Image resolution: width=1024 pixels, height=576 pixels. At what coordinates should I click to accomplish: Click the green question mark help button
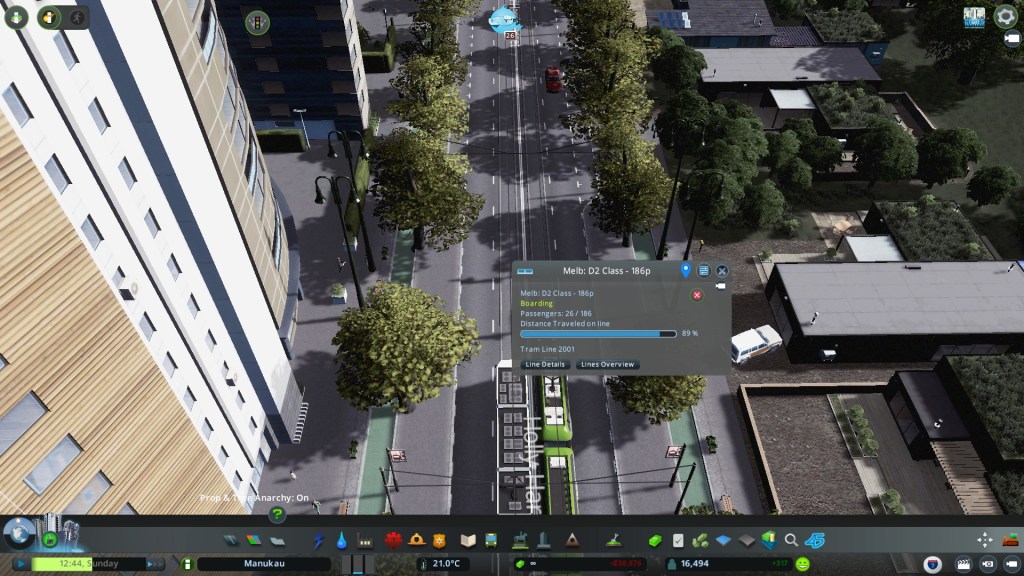[277, 515]
